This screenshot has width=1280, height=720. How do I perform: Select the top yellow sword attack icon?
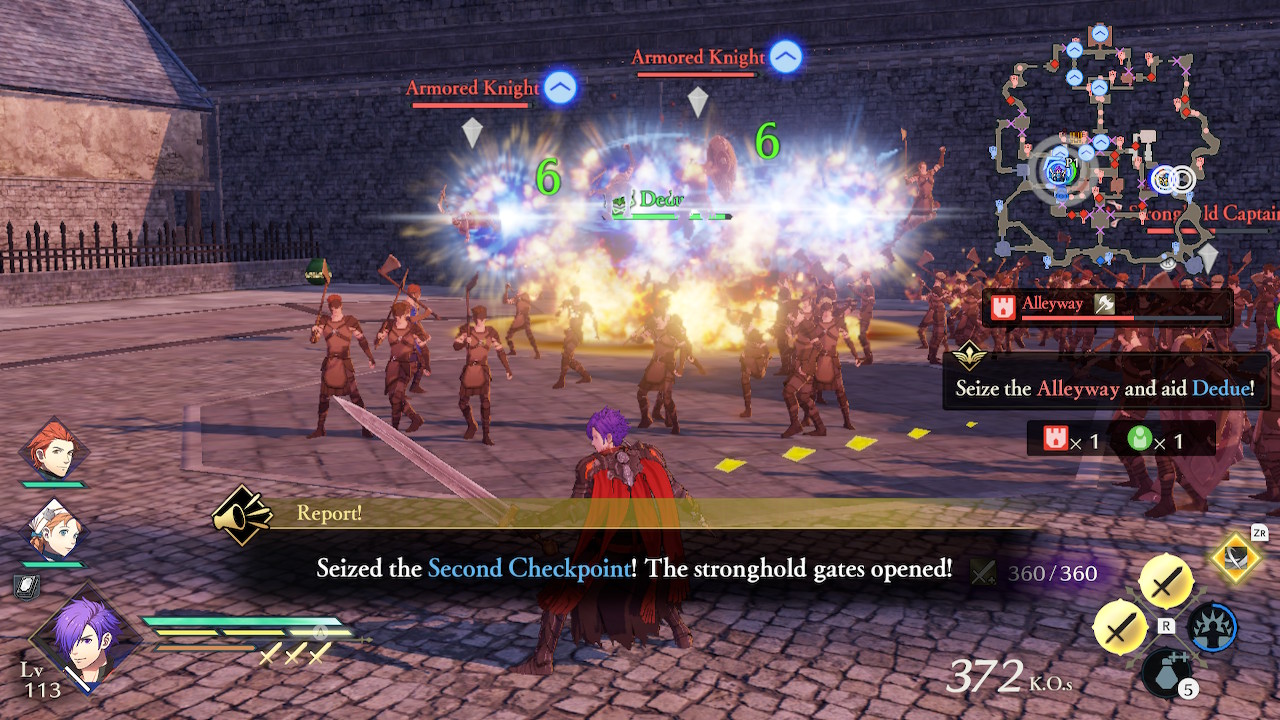pos(1166,583)
